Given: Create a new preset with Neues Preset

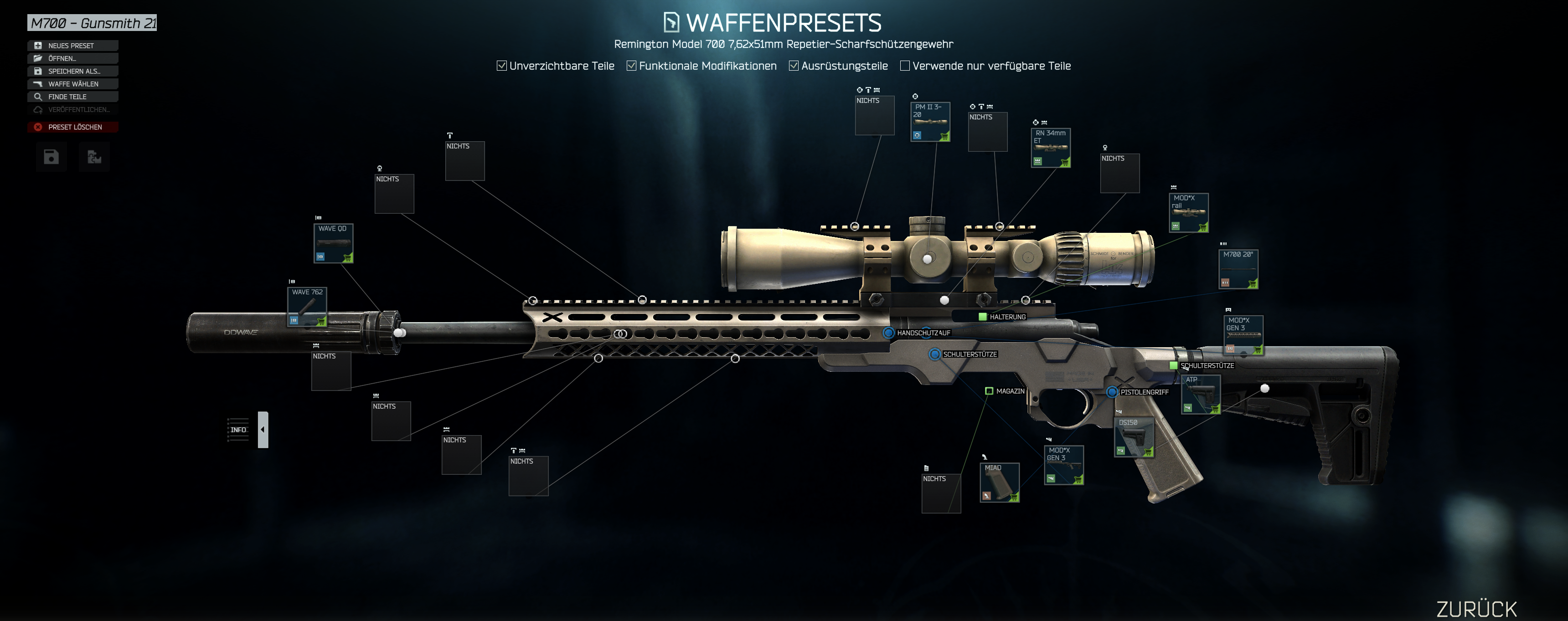Looking at the screenshot, I should [x=72, y=46].
